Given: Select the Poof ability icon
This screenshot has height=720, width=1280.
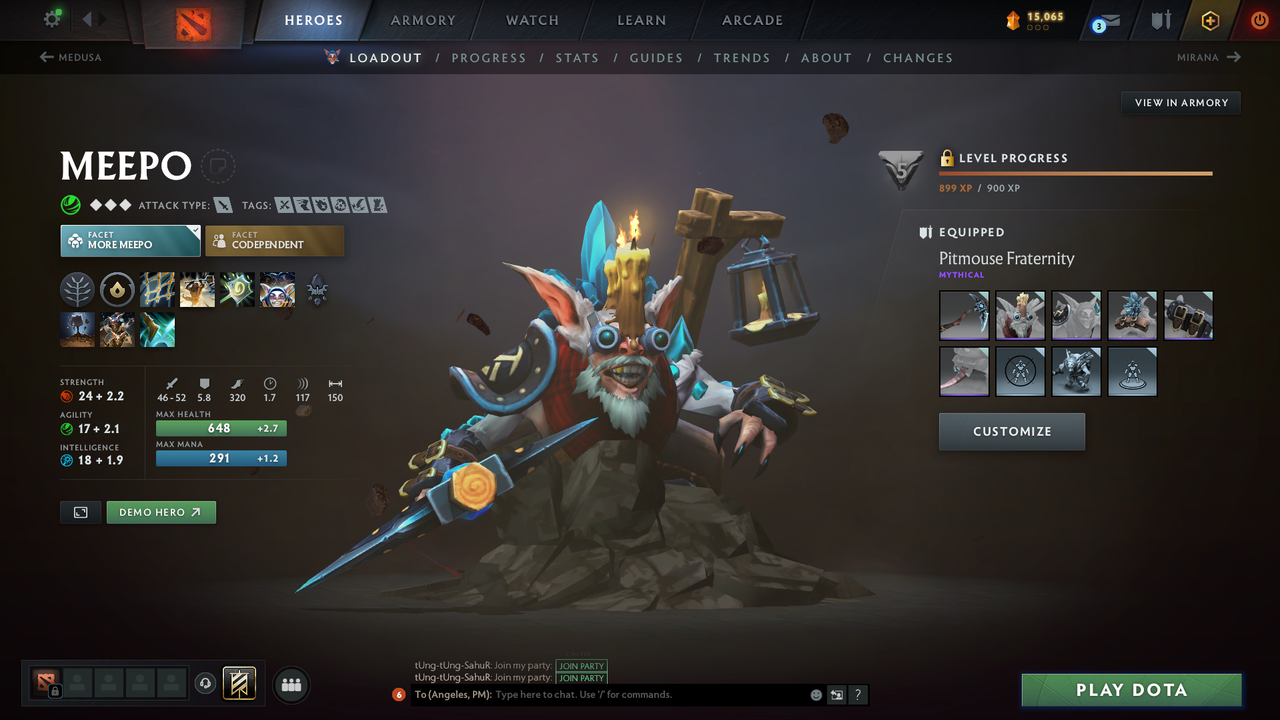Looking at the screenshot, I should 197,290.
